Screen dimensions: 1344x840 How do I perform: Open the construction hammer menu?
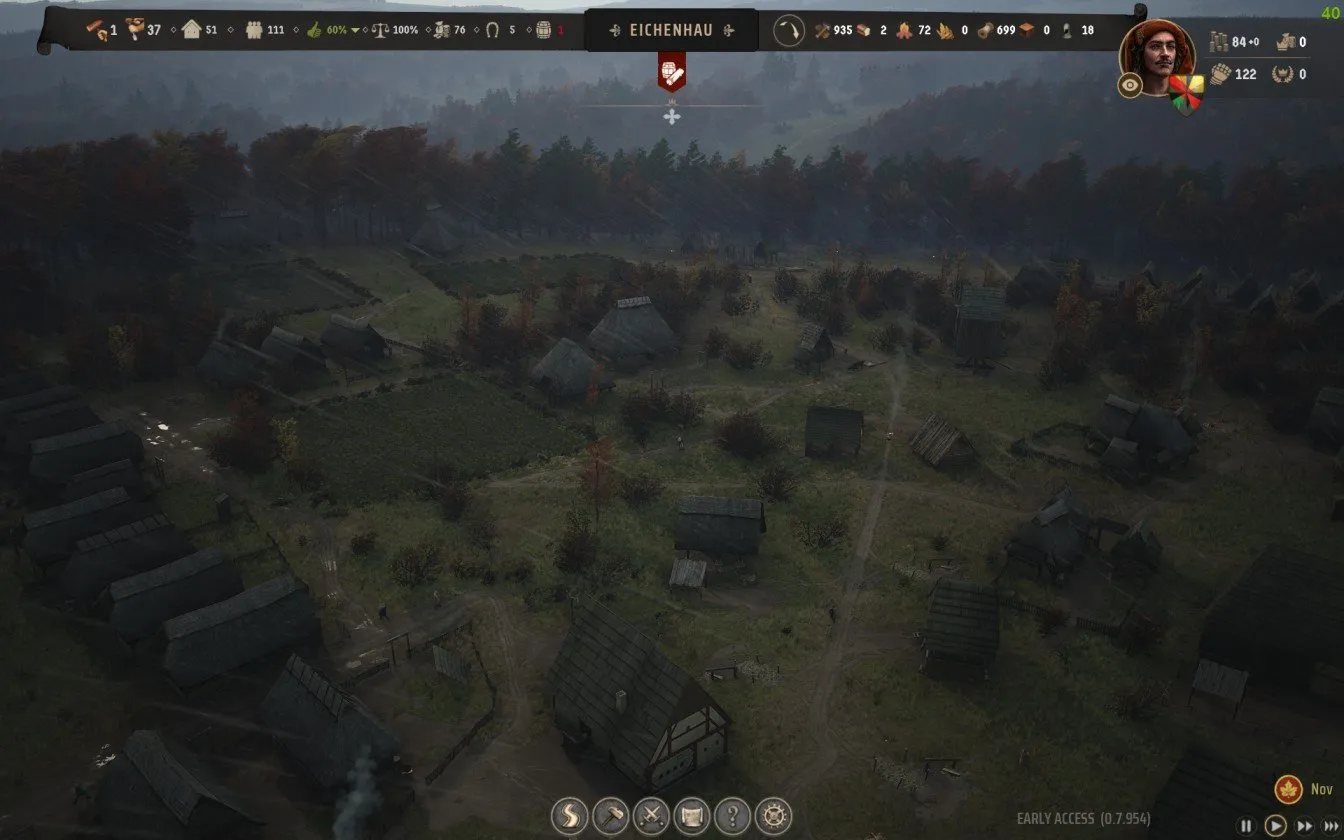point(610,817)
